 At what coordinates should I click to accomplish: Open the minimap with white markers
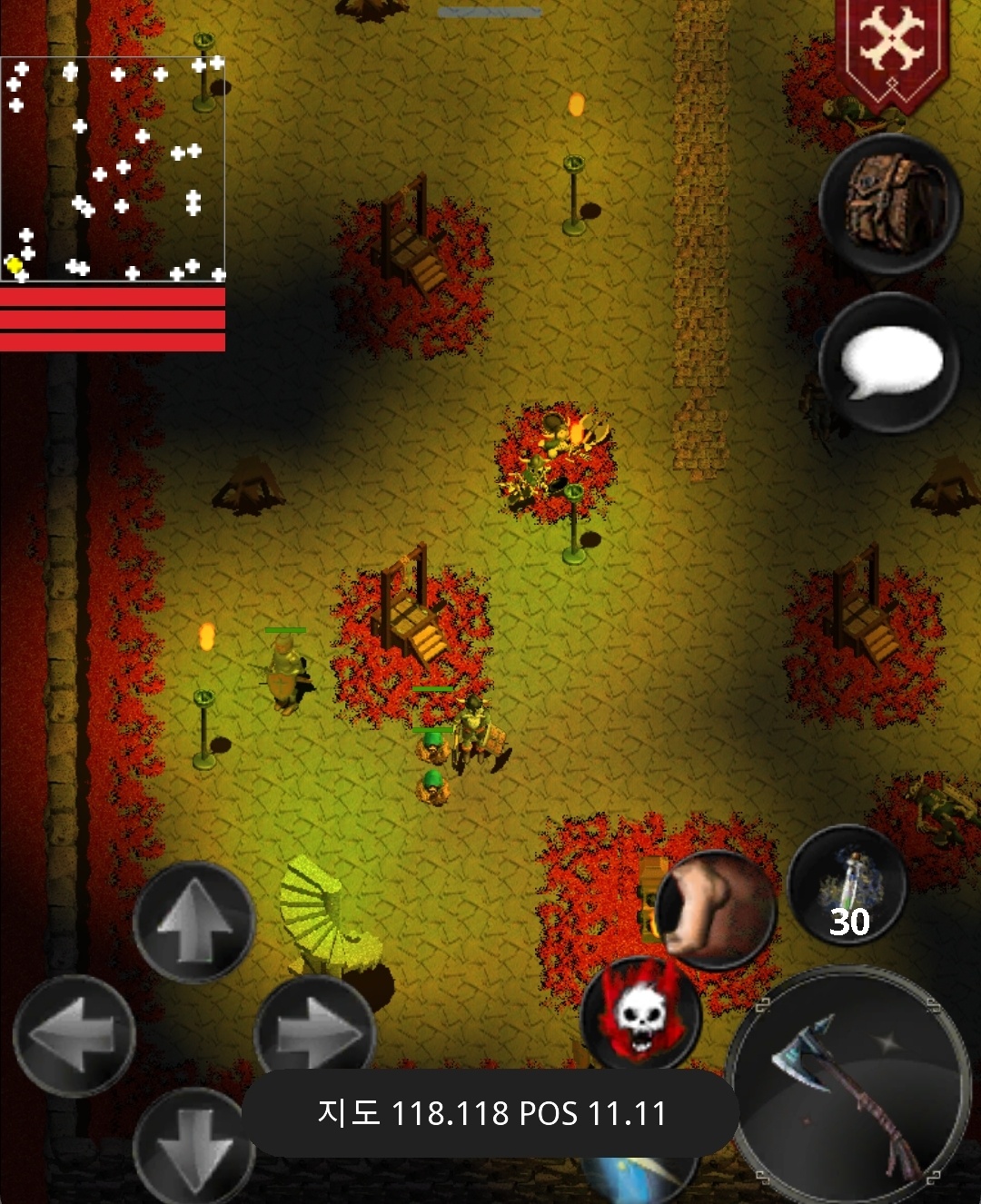pos(113,169)
